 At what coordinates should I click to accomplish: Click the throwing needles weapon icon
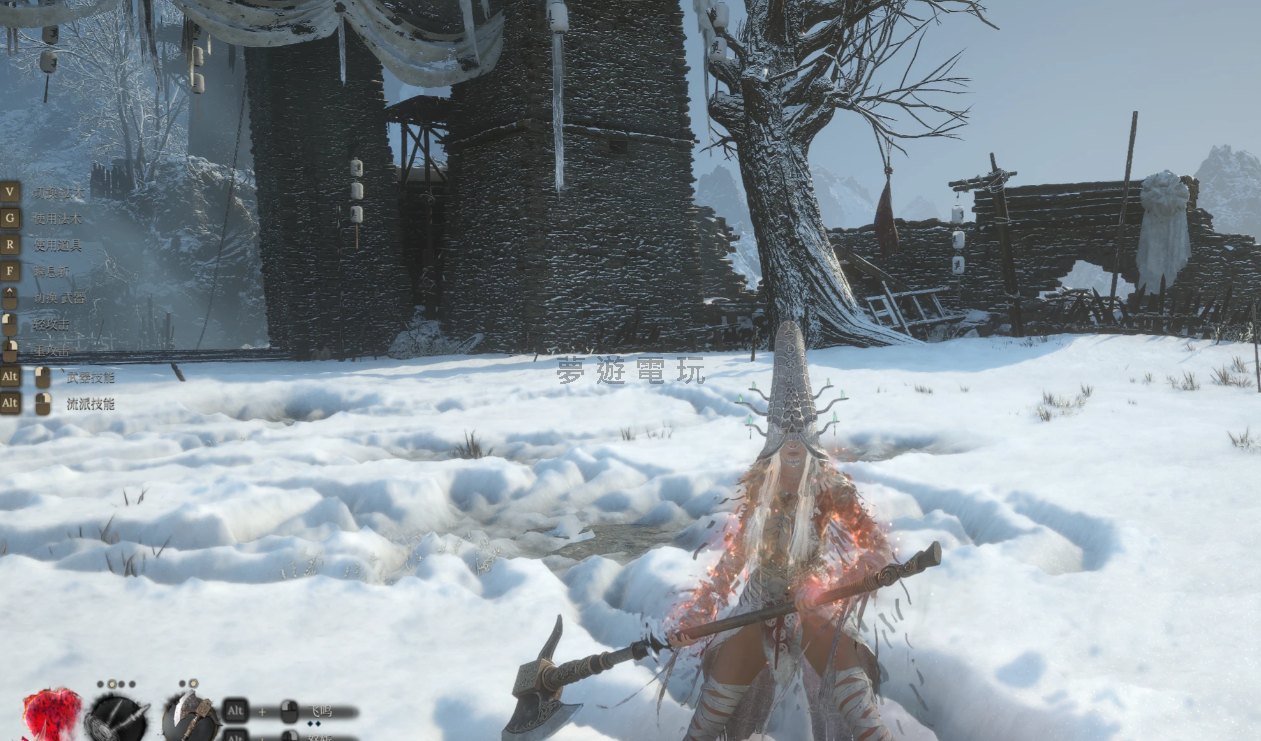click(x=117, y=718)
